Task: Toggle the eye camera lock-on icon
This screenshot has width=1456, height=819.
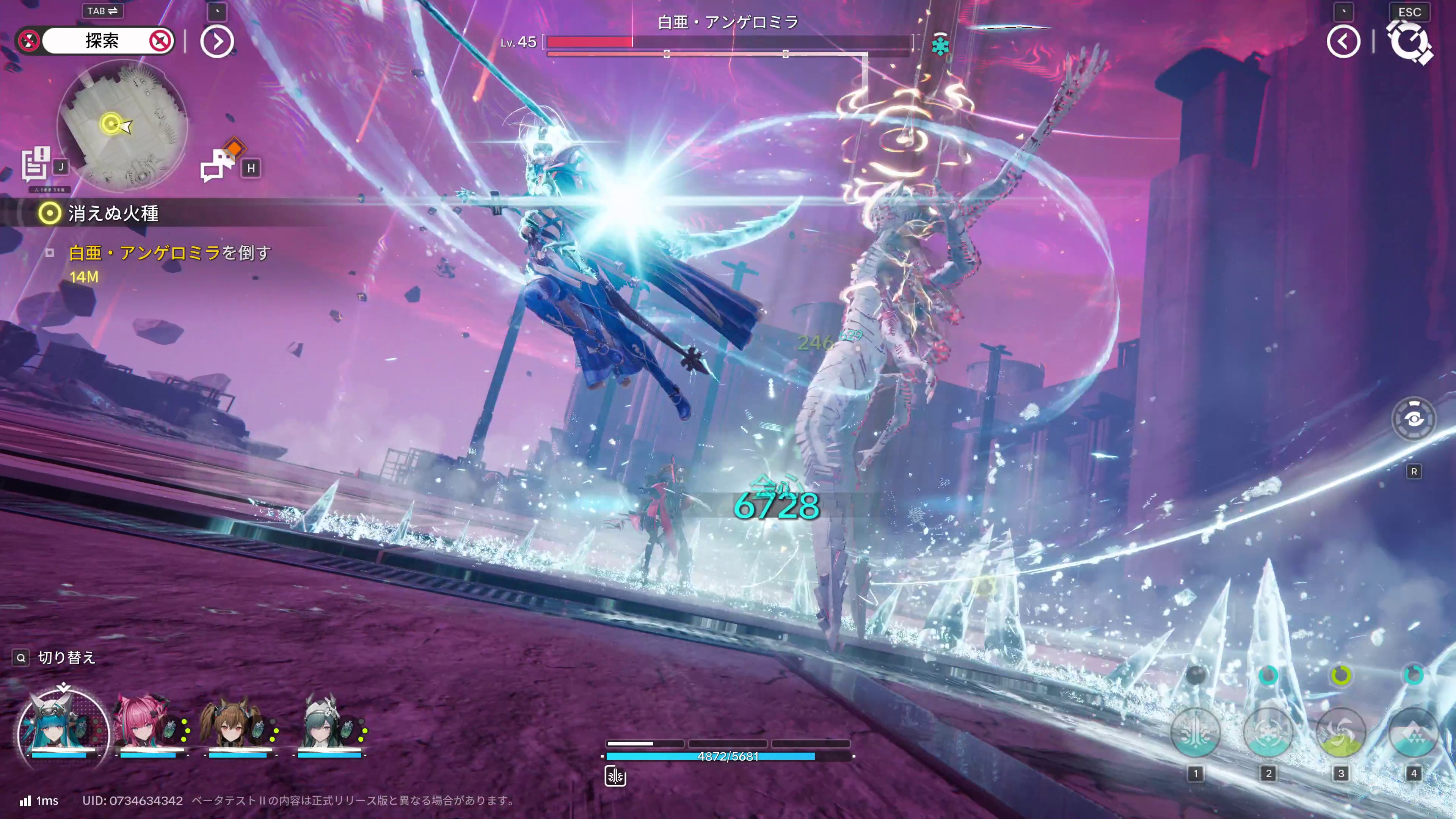Action: [1413, 419]
